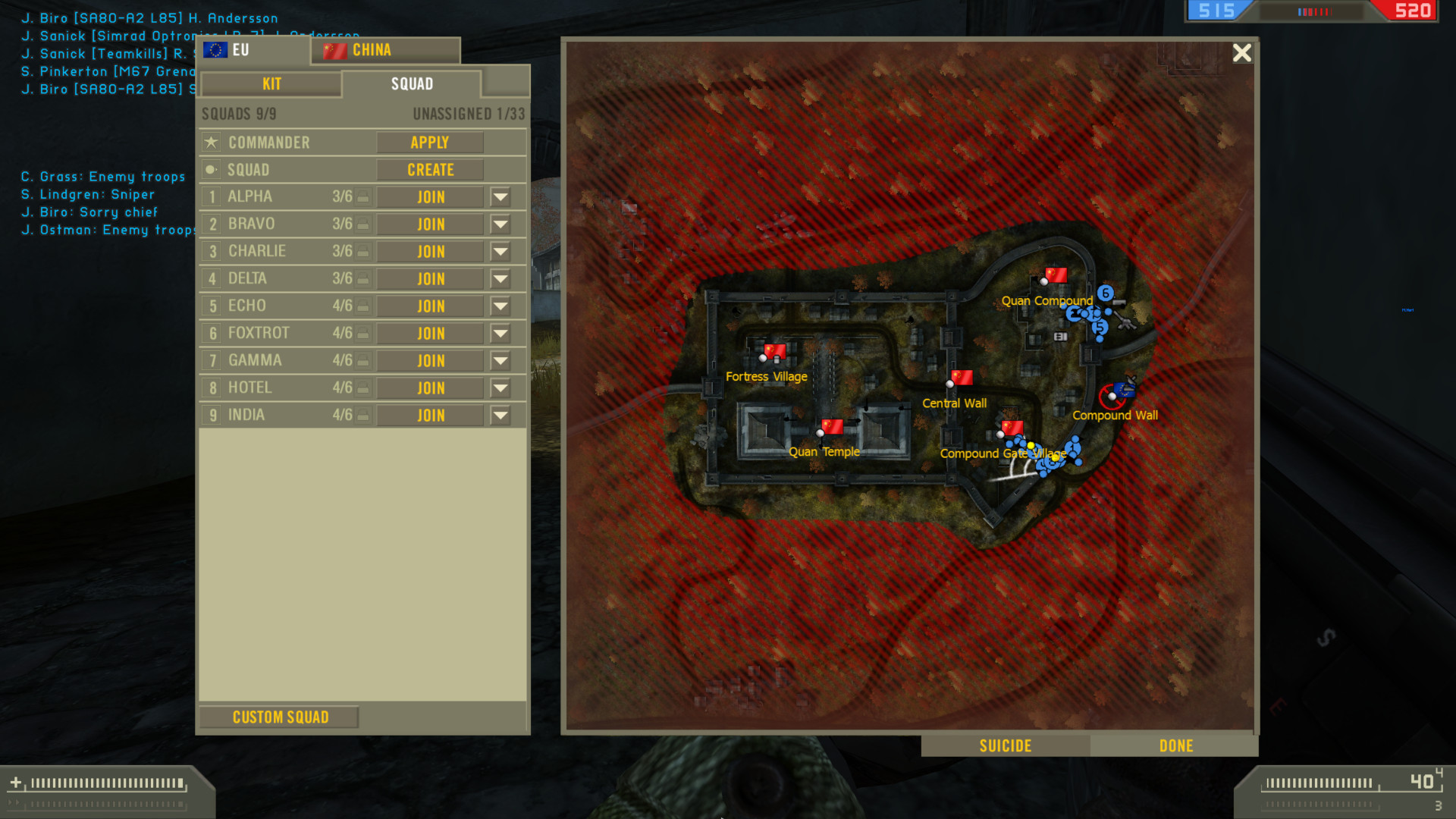This screenshot has width=1456, height=819.
Task: Click CREATE to form a new squad
Action: (429, 169)
